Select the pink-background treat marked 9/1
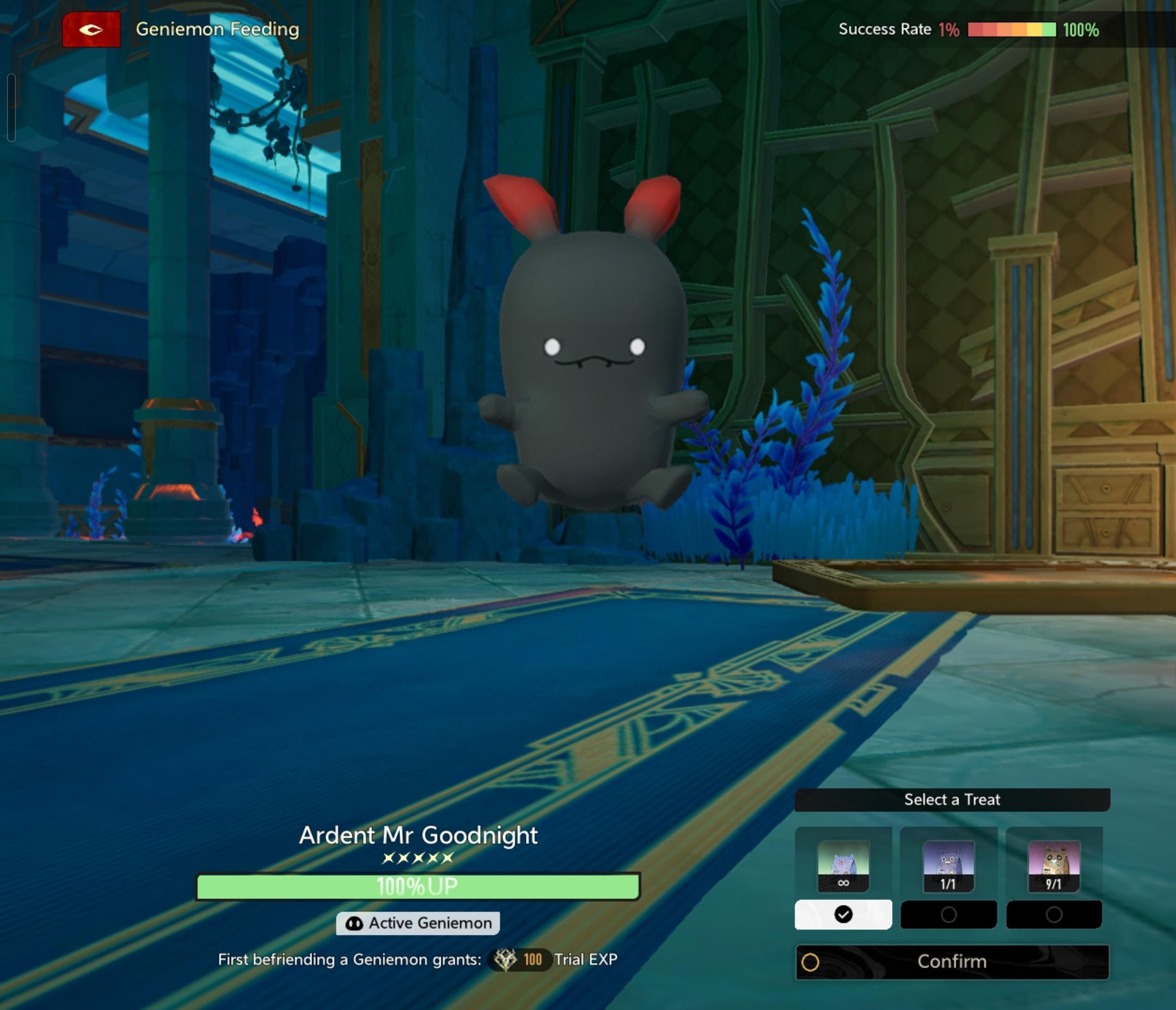 (1054, 865)
